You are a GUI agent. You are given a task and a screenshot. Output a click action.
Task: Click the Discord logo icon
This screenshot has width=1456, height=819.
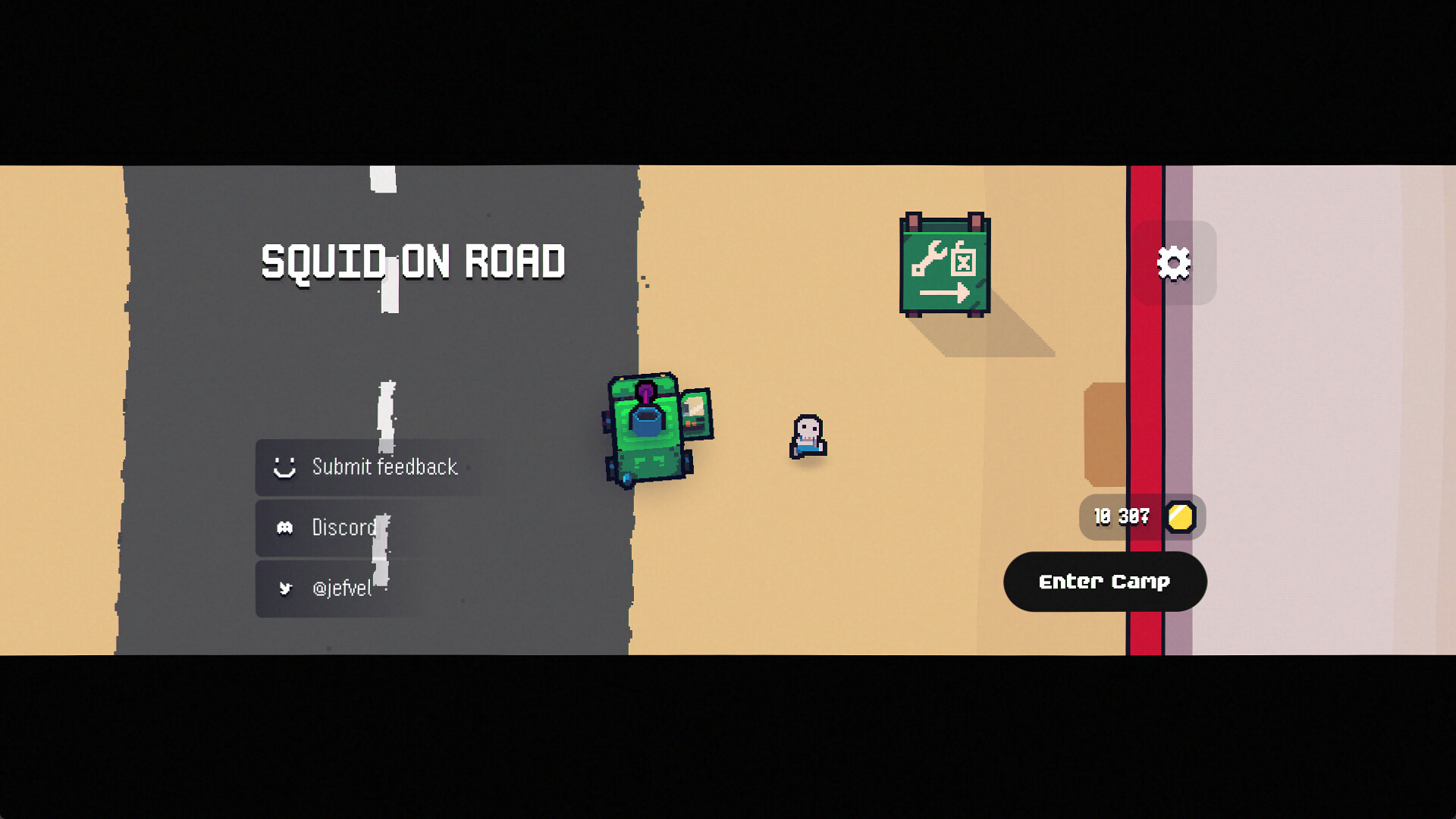coord(286,528)
